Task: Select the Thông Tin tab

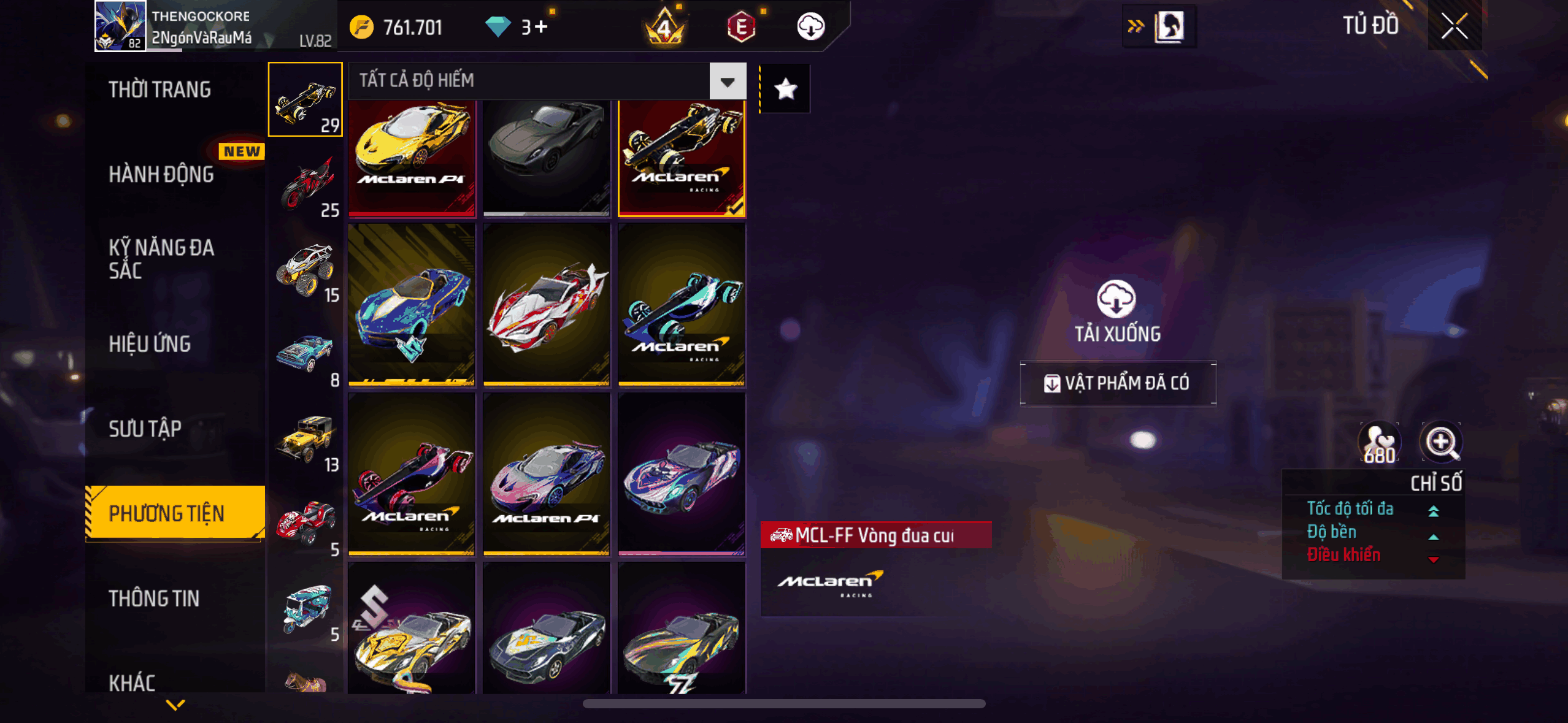Action: [154, 598]
